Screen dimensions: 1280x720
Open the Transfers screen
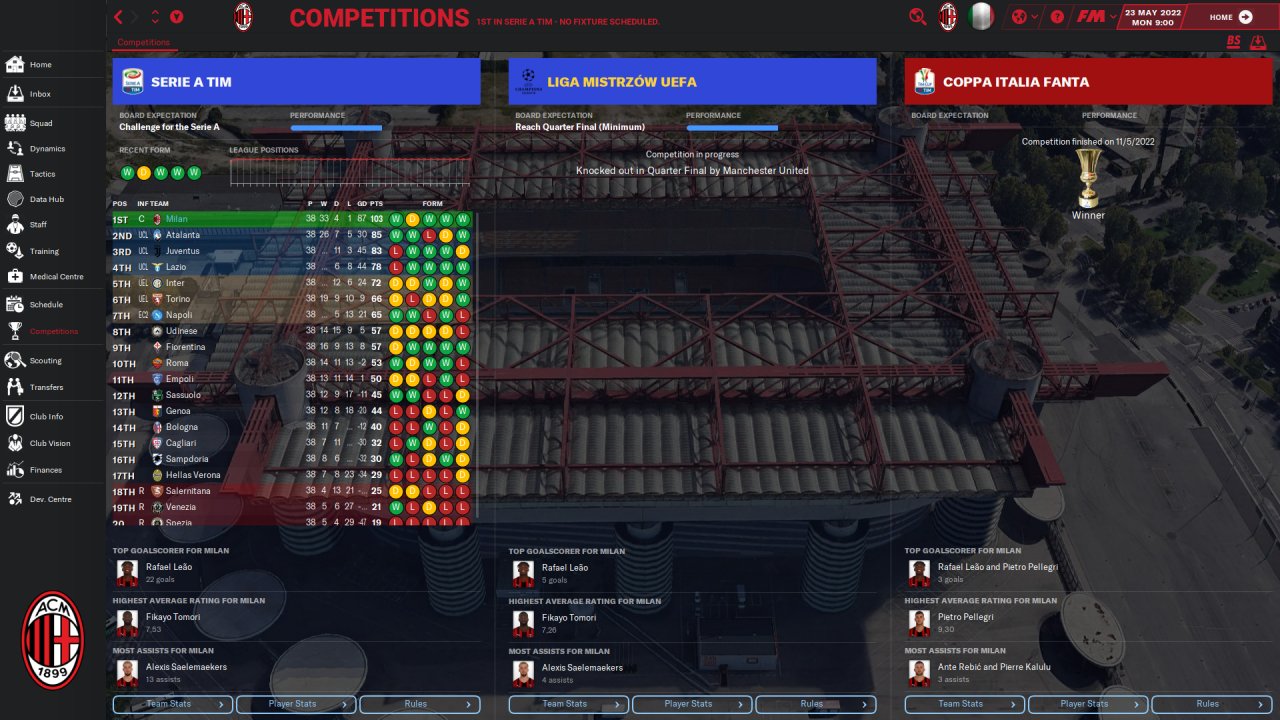pyautogui.click(x=46, y=387)
